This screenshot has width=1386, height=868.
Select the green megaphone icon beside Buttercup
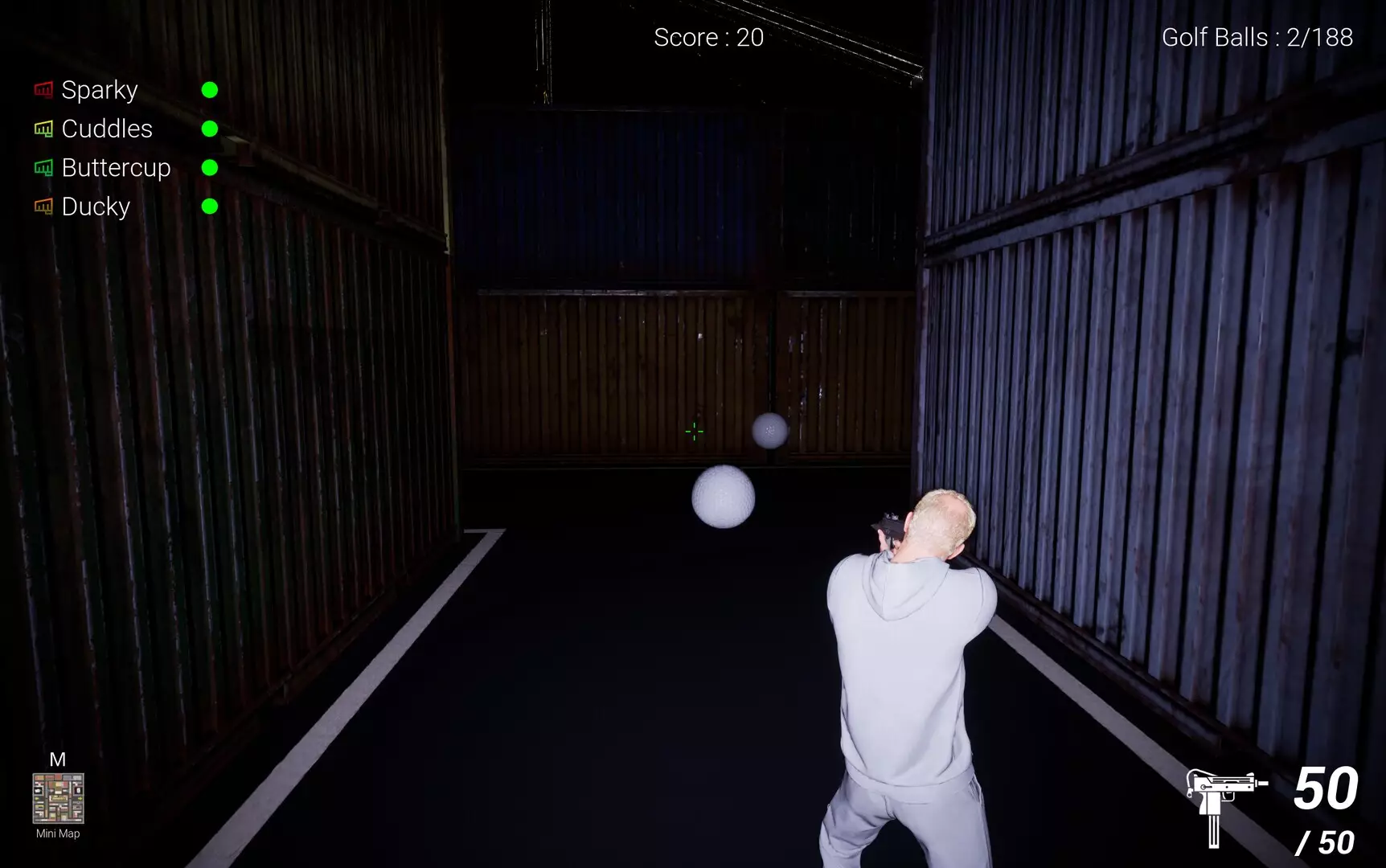[43, 167]
